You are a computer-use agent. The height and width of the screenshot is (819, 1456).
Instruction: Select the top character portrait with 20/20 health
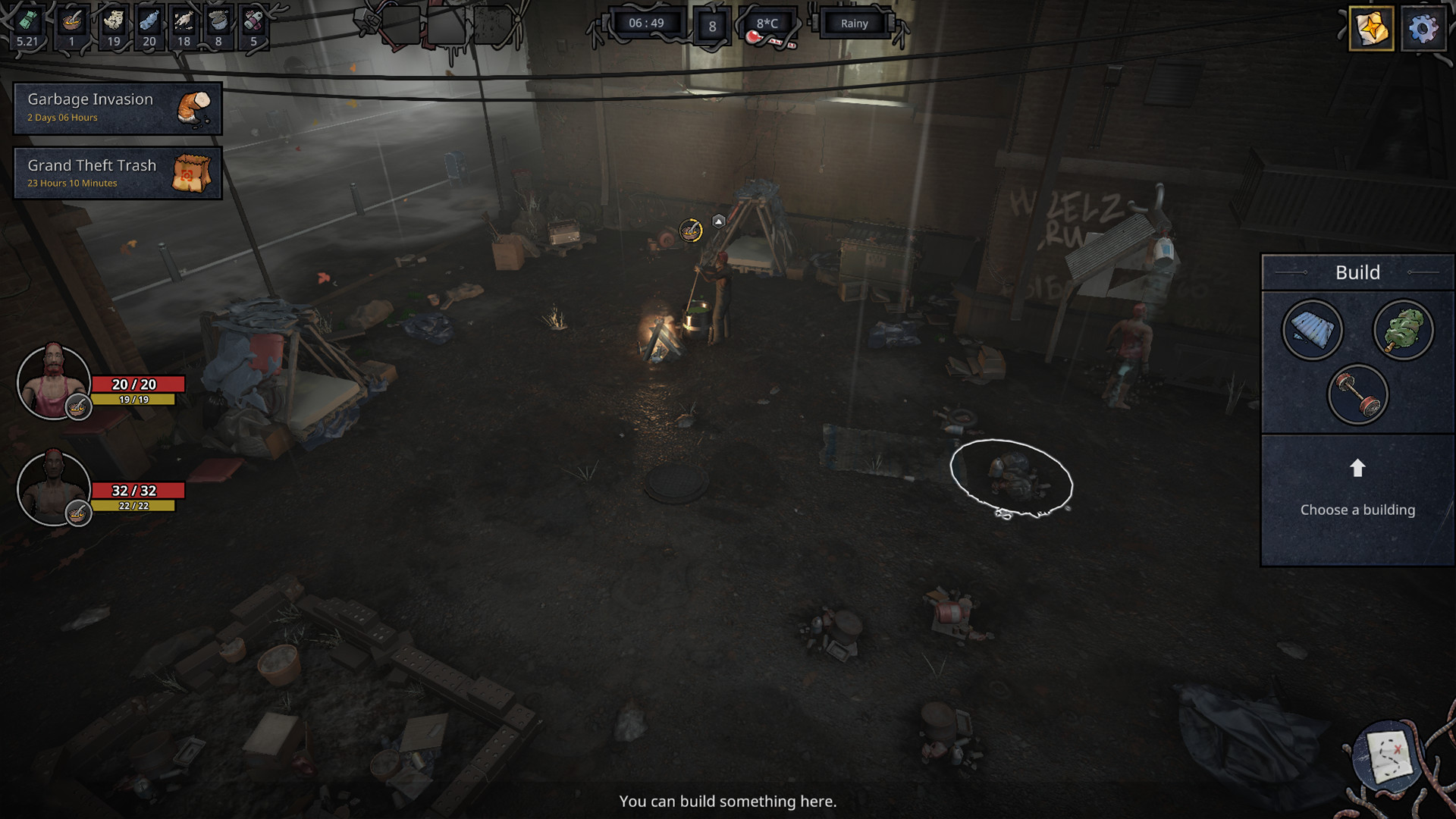coord(53,382)
